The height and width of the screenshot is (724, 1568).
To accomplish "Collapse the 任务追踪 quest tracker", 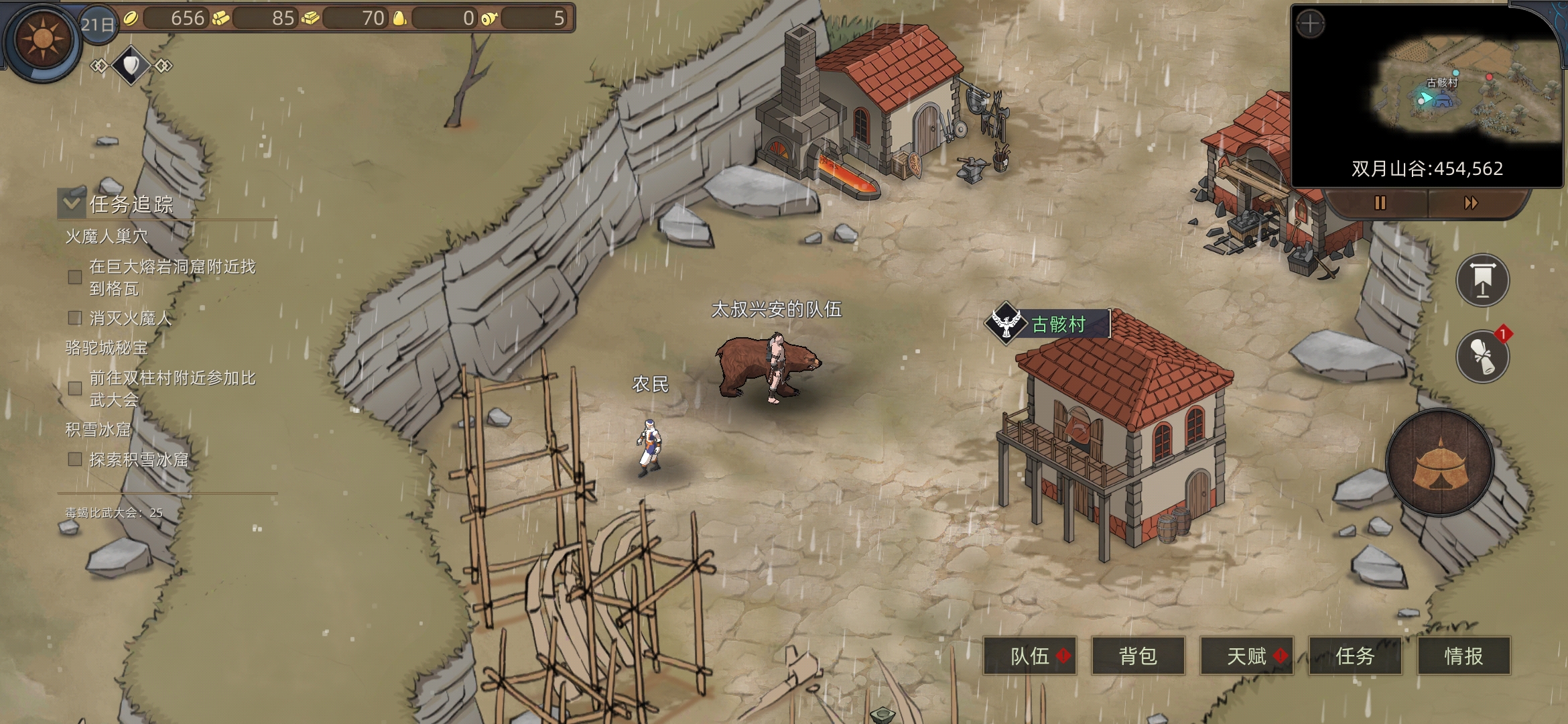I will click(71, 203).
